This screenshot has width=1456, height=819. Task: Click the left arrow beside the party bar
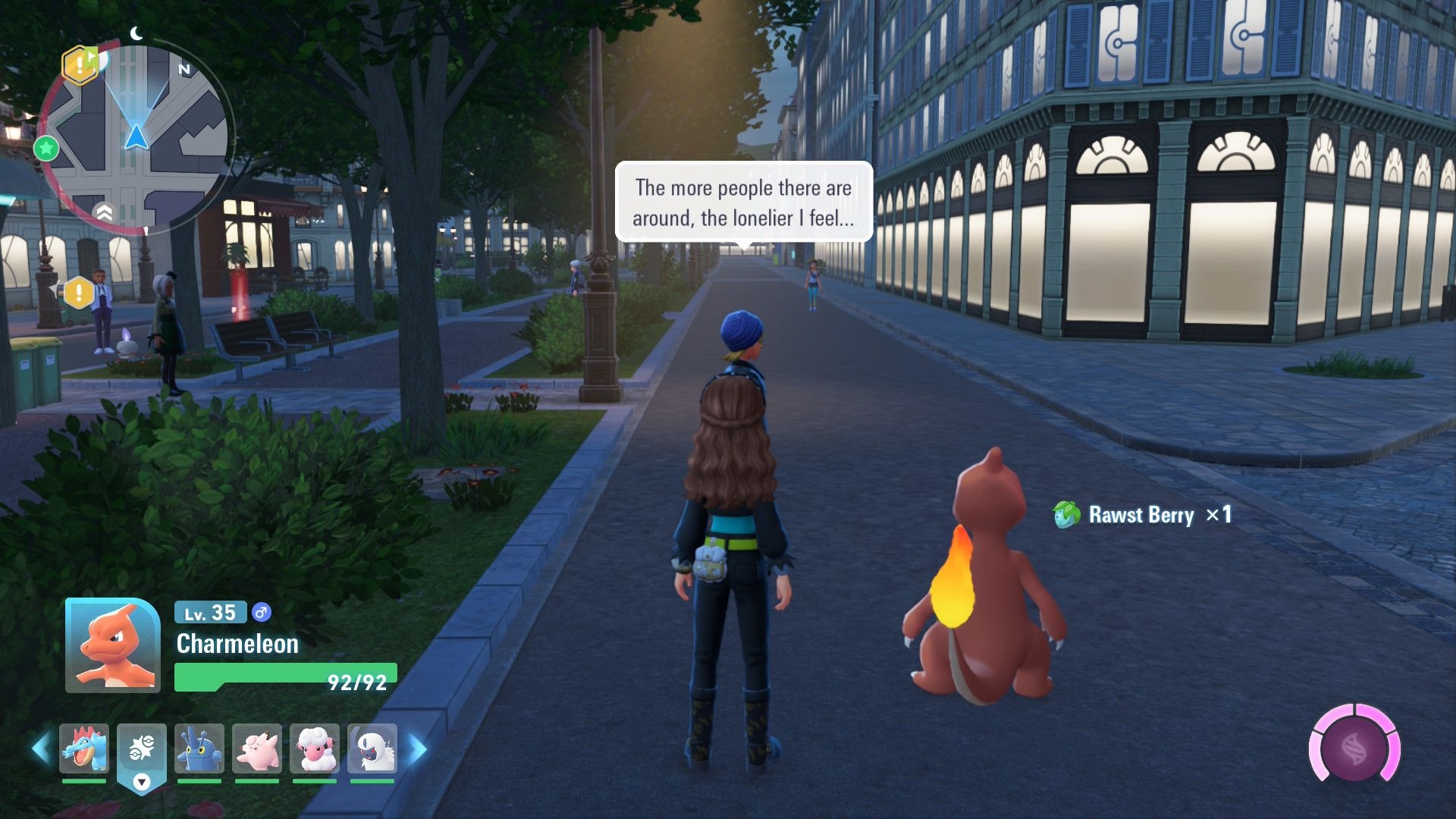click(x=41, y=749)
